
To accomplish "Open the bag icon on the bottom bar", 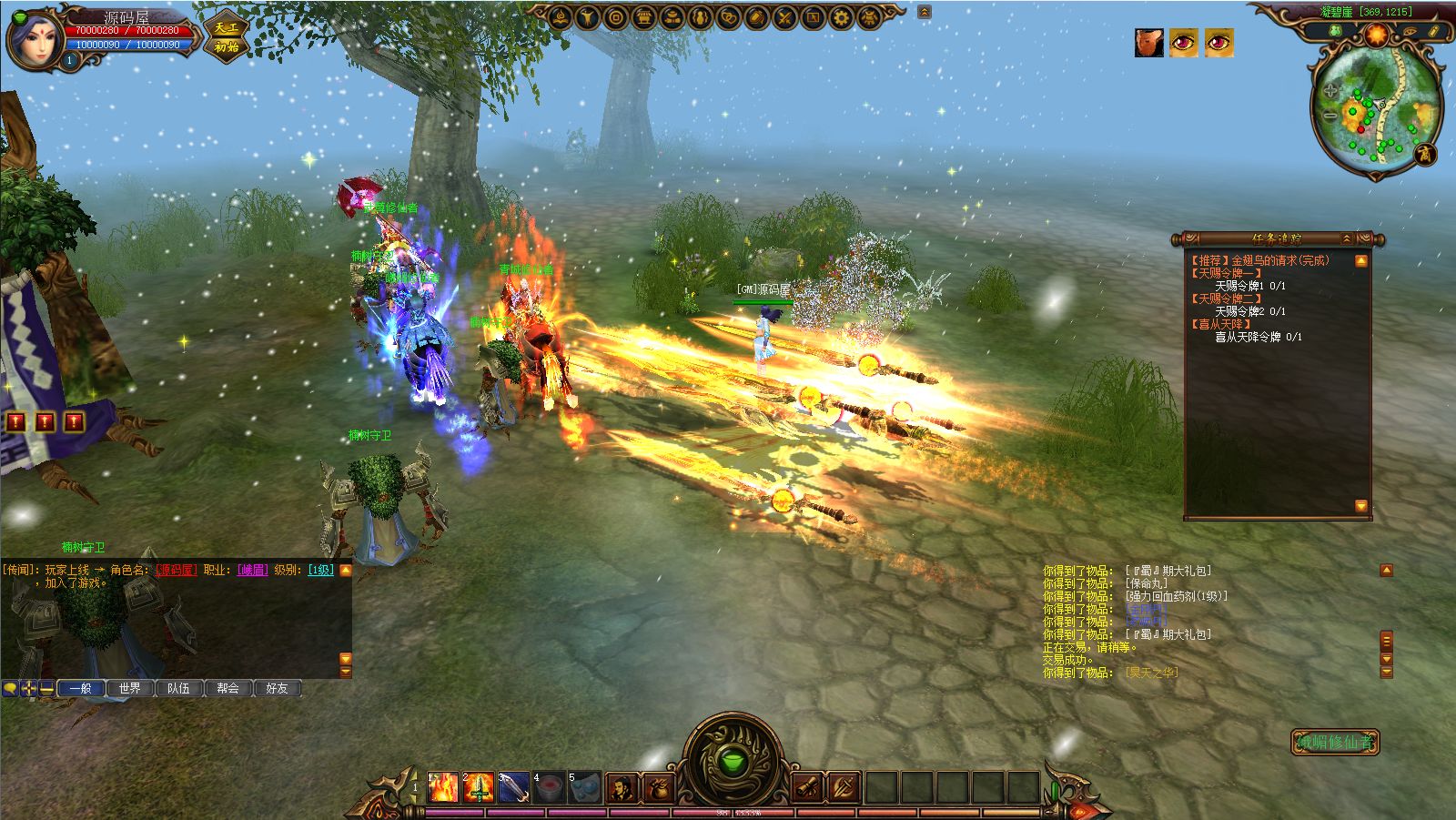I will tap(658, 787).
